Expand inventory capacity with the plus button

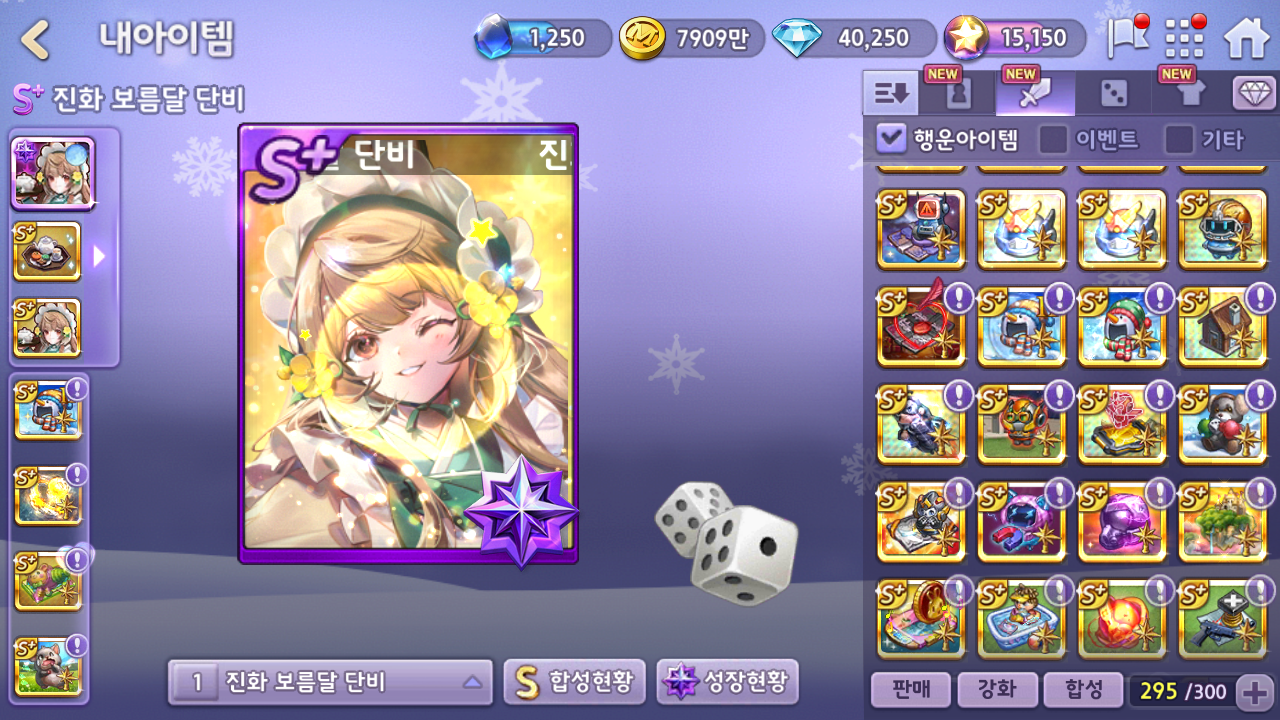pyautogui.click(x=1254, y=691)
